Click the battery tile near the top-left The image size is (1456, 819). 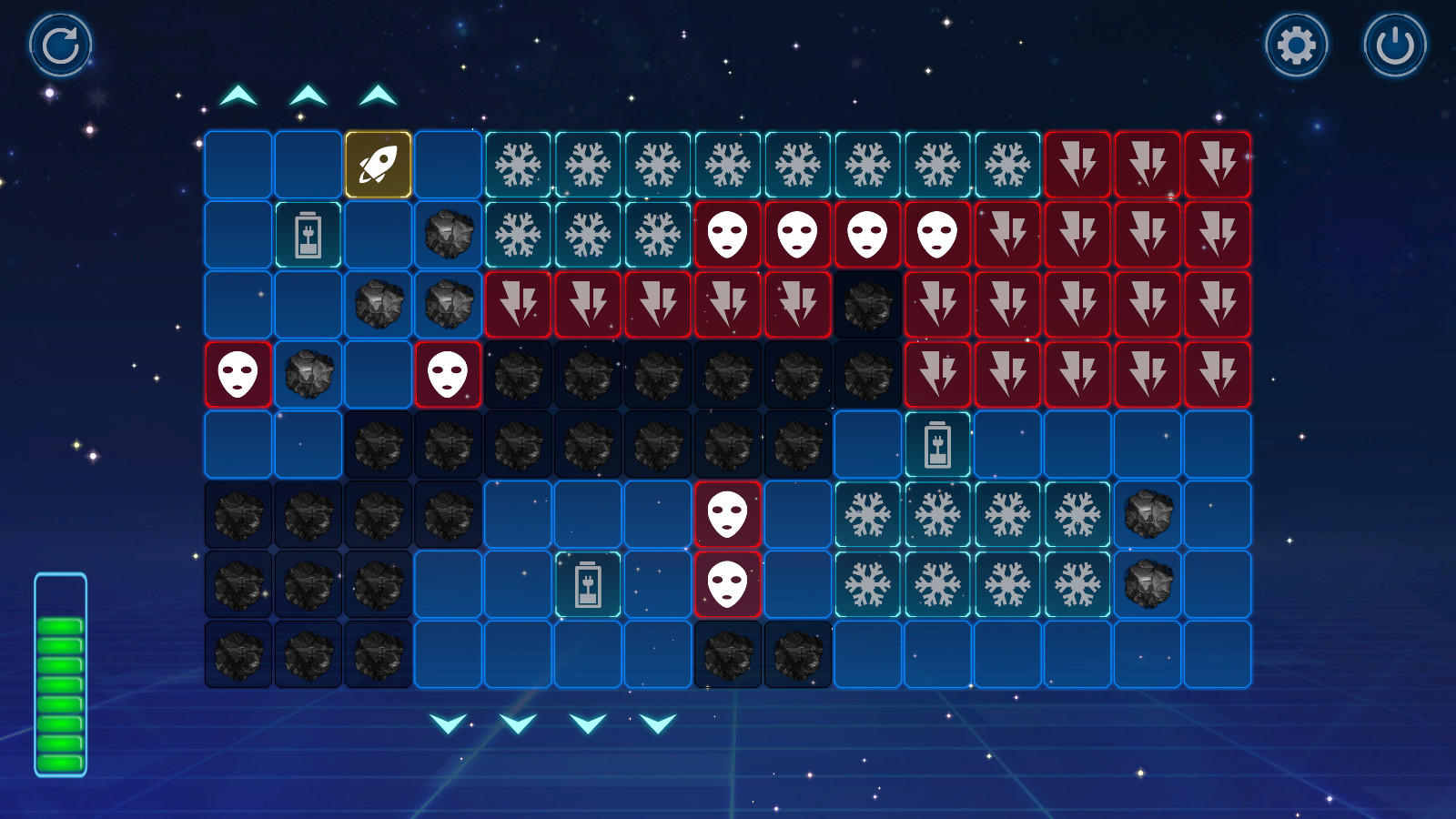308,236
